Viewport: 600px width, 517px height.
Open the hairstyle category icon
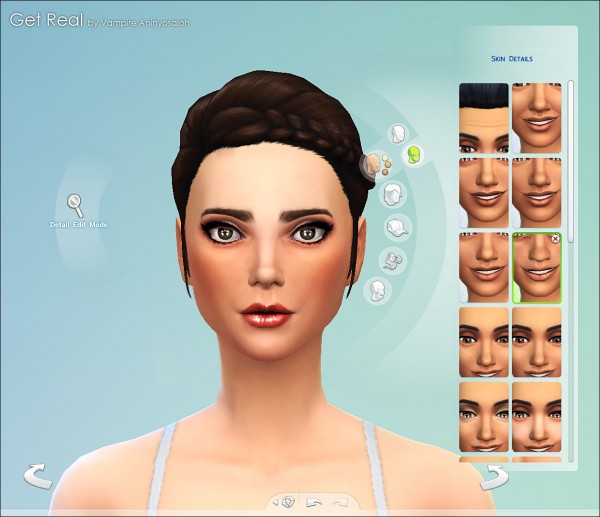click(394, 194)
